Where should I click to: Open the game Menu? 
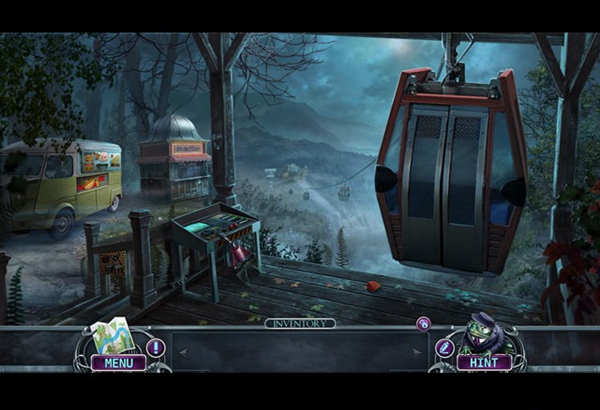(118, 362)
